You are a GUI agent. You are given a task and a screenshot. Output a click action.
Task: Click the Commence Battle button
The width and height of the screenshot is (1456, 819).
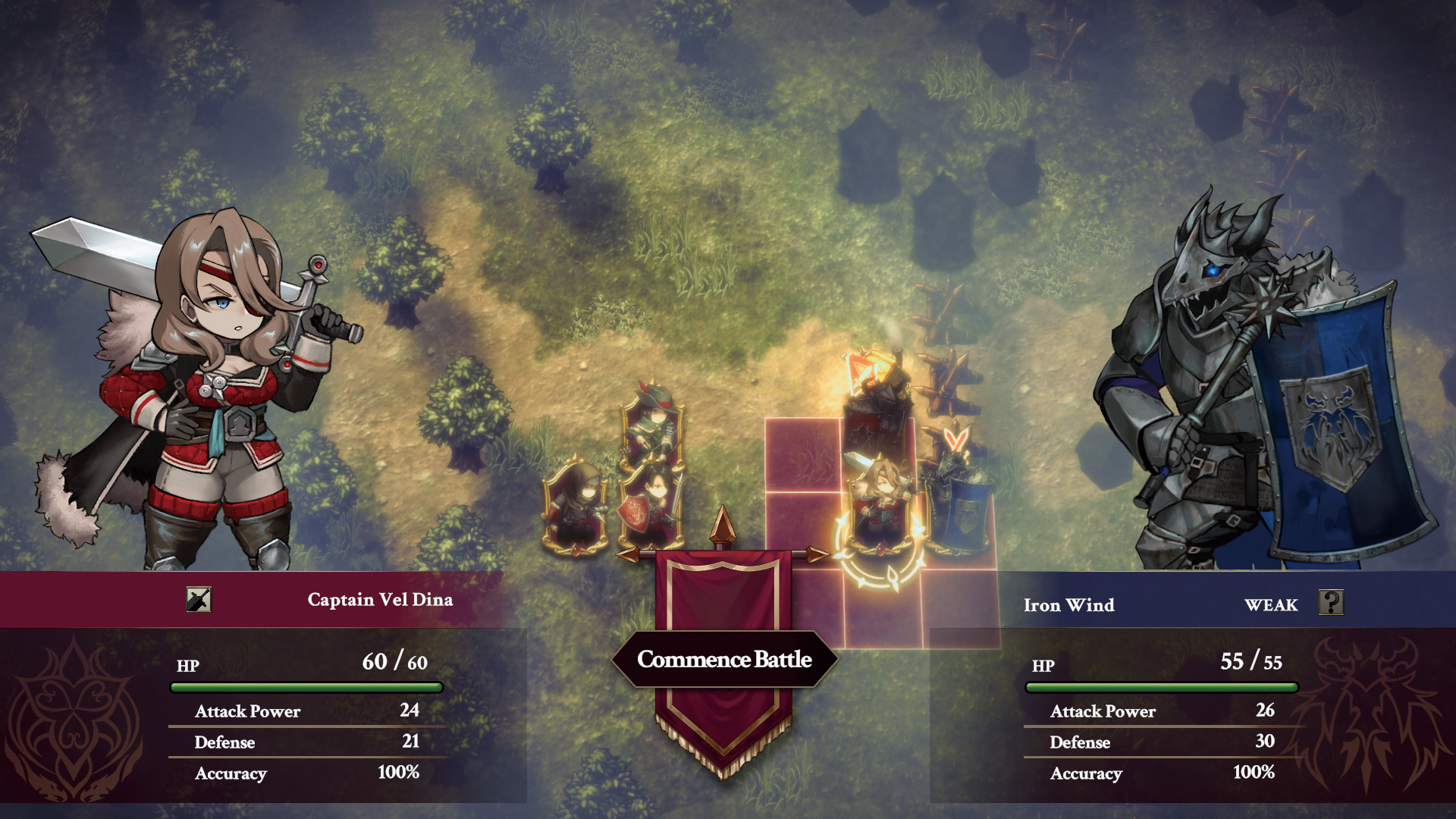pos(724,659)
